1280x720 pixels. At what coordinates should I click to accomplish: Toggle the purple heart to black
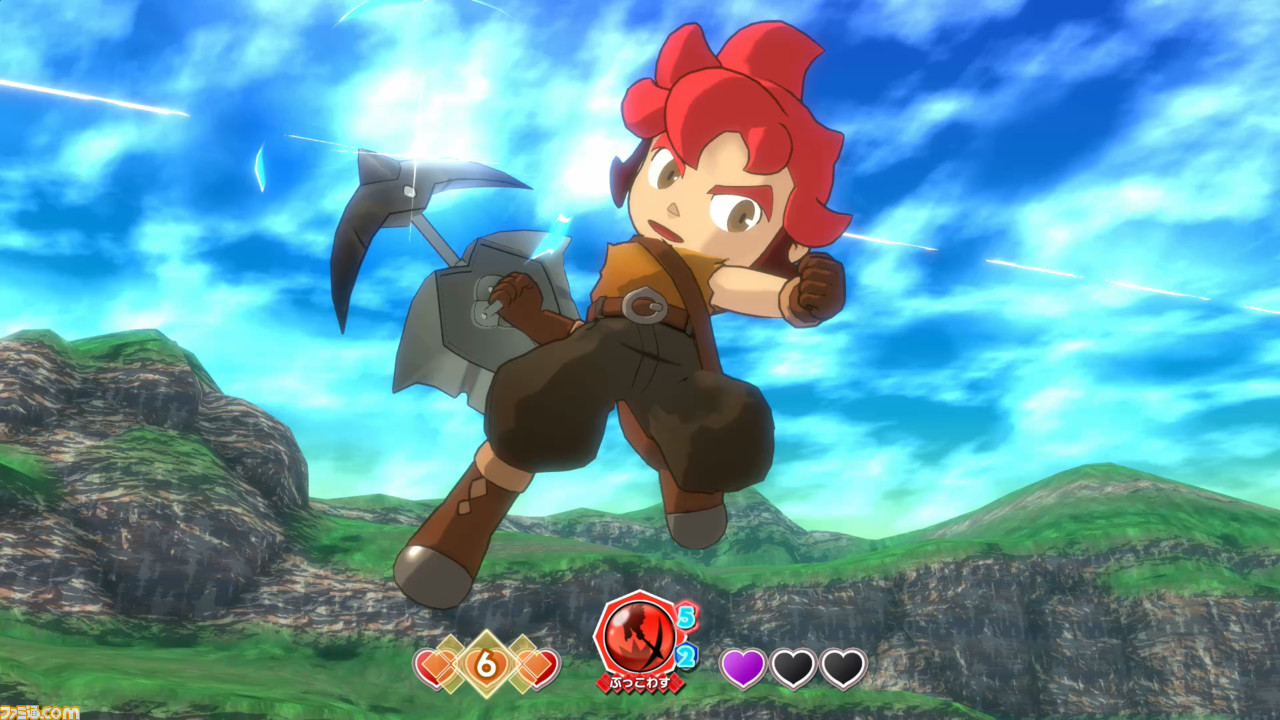pyautogui.click(x=744, y=666)
